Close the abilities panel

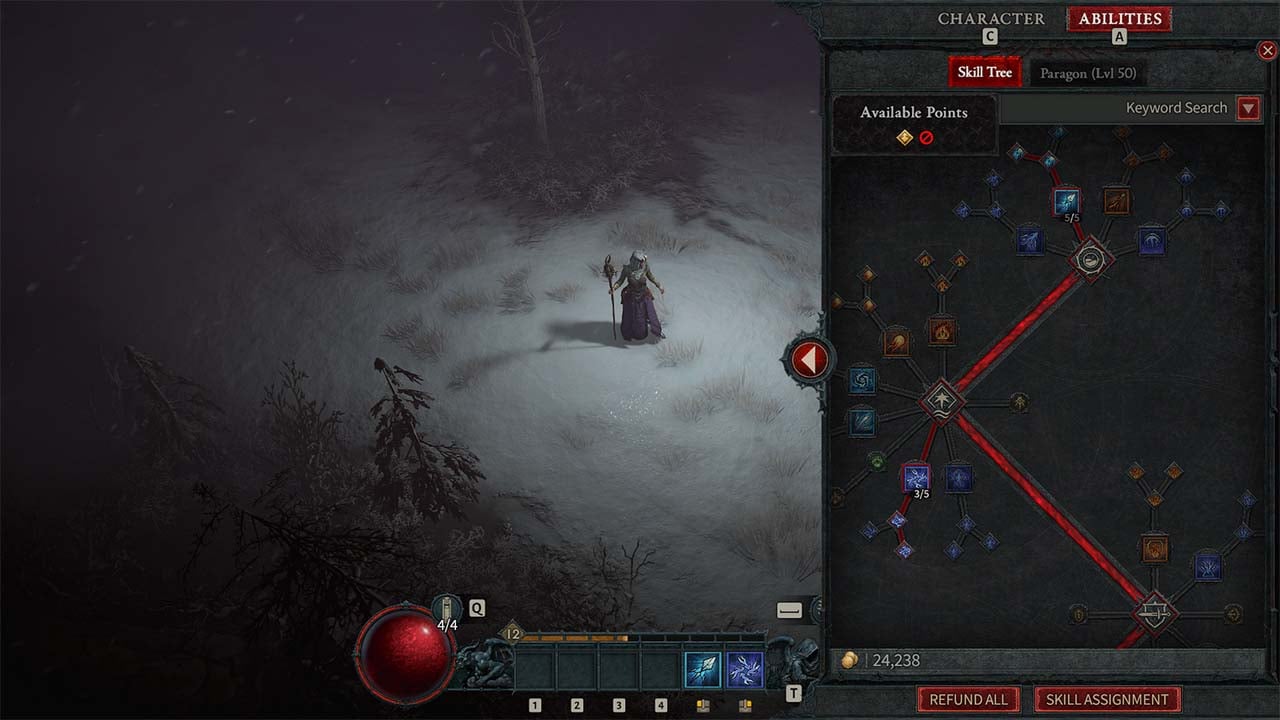coord(1267,50)
